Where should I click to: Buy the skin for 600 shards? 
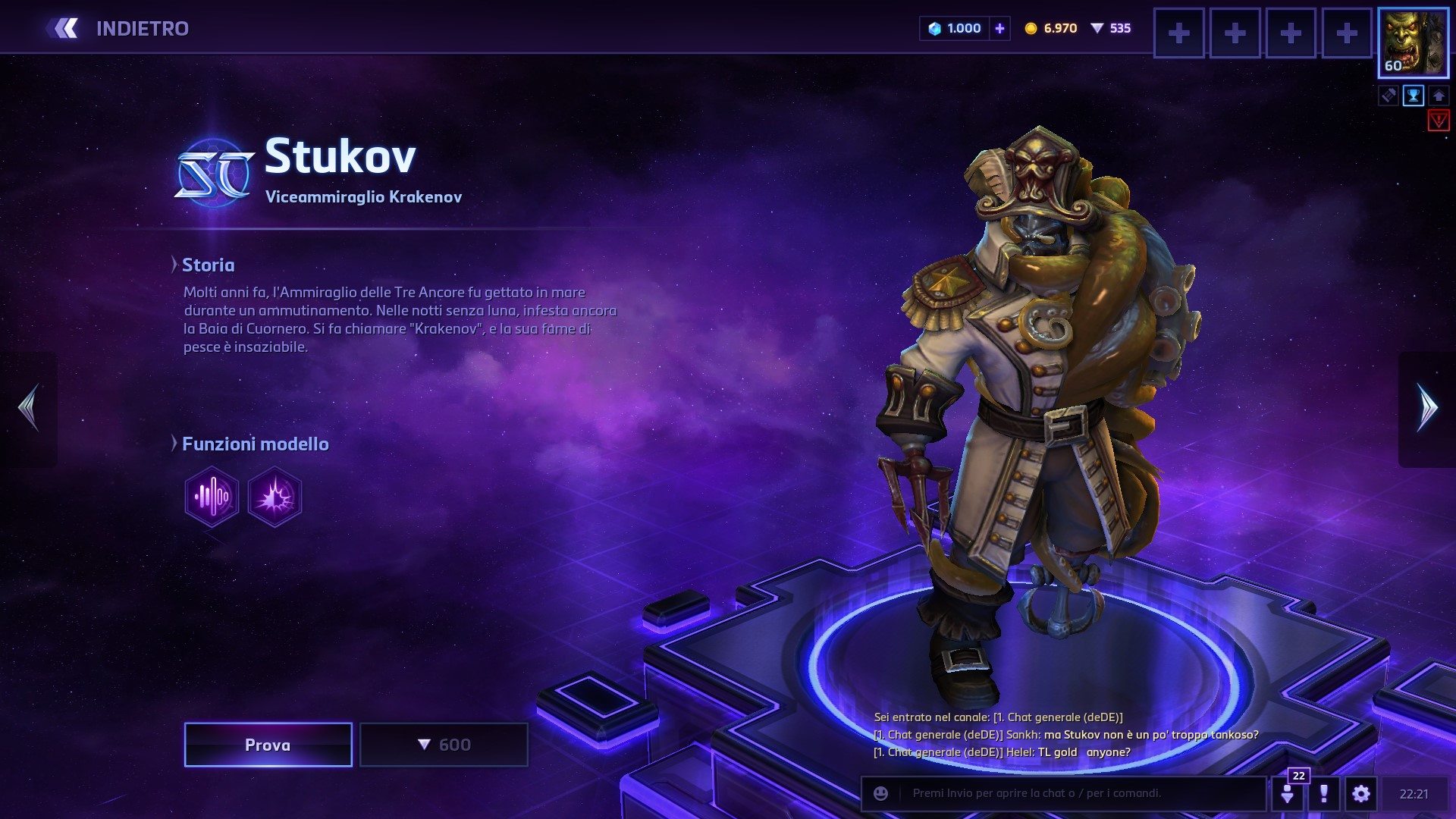444,745
